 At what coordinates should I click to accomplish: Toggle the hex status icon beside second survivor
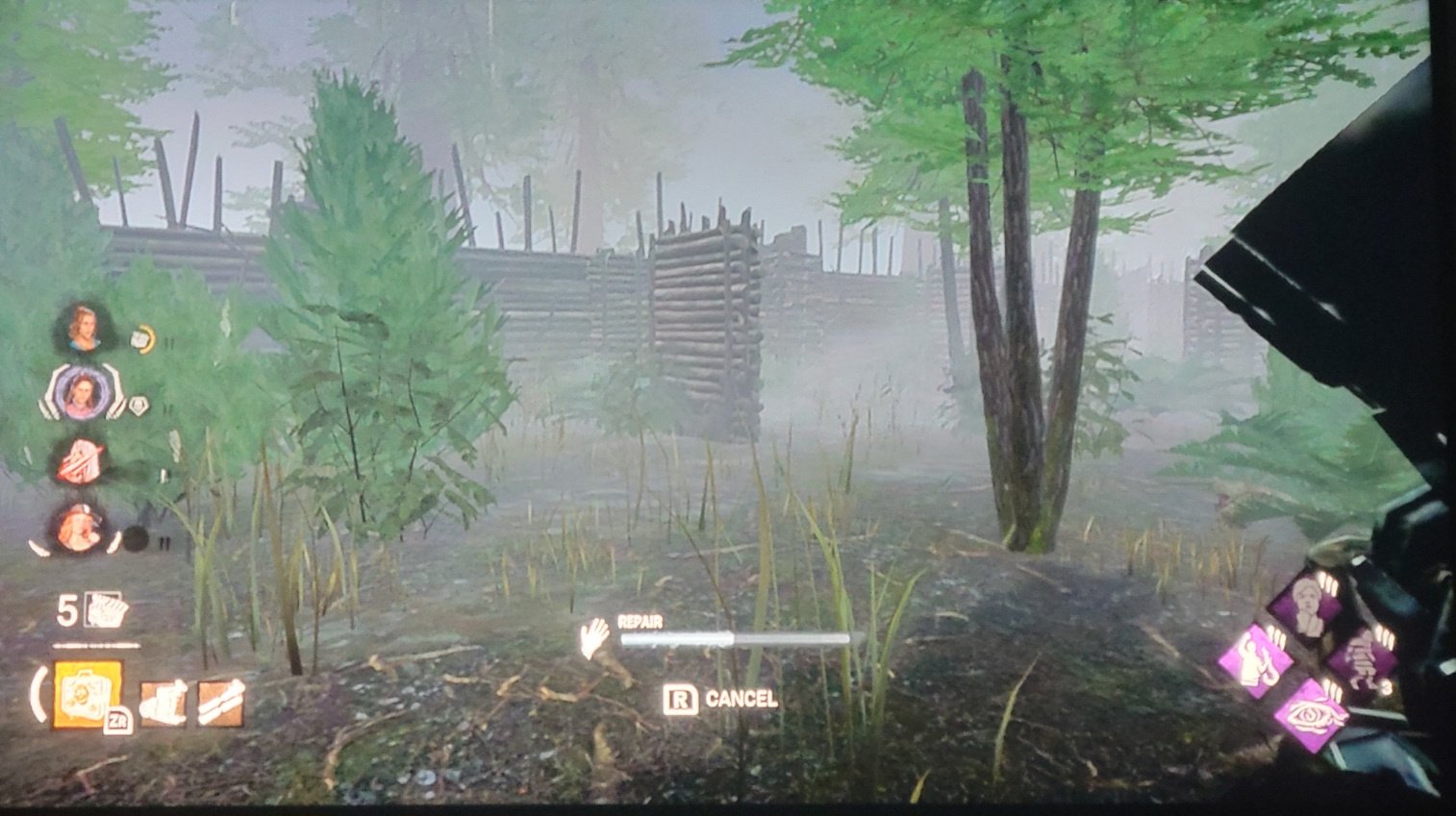(x=139, y=405)
